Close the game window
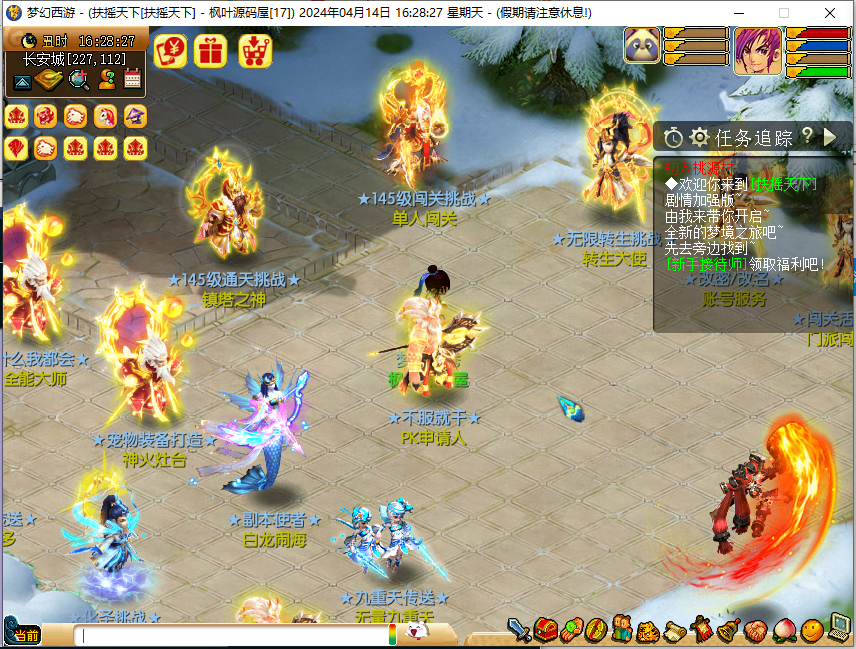 coord(830,13)
